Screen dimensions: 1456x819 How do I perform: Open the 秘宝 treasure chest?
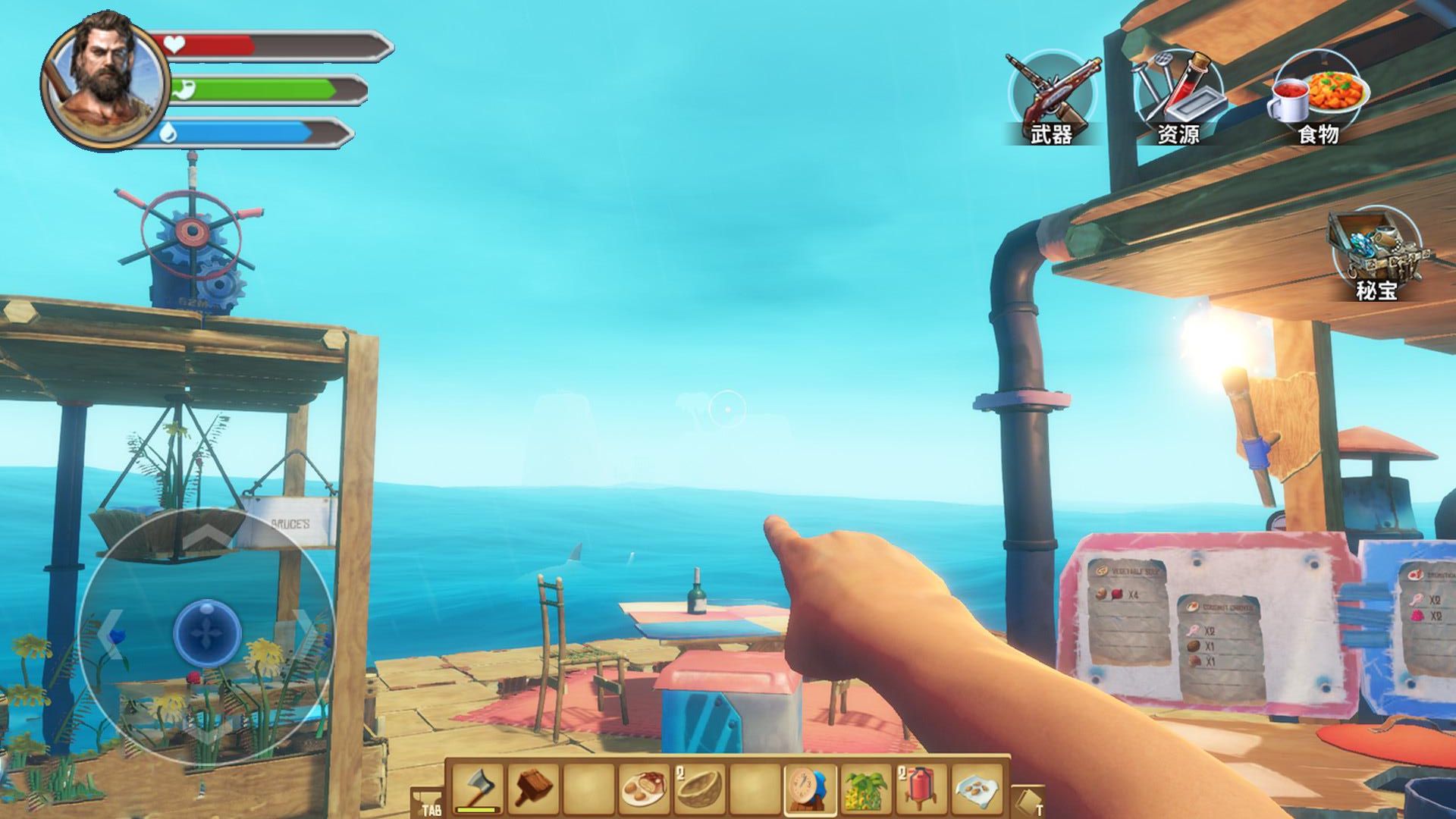click(x=1376, y=255)
